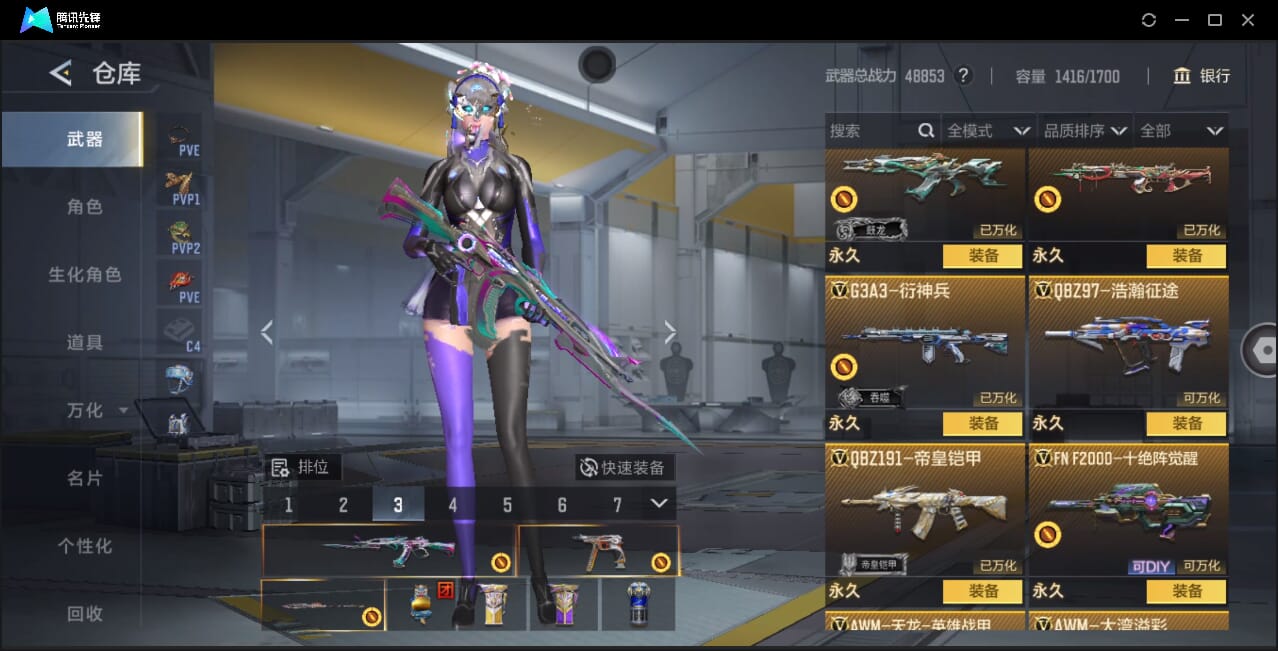Image resolution: width=1278 pixels, height=651 pixels.
Task: Click the 快速装备 quick equip button
Action: coord(624,467)
